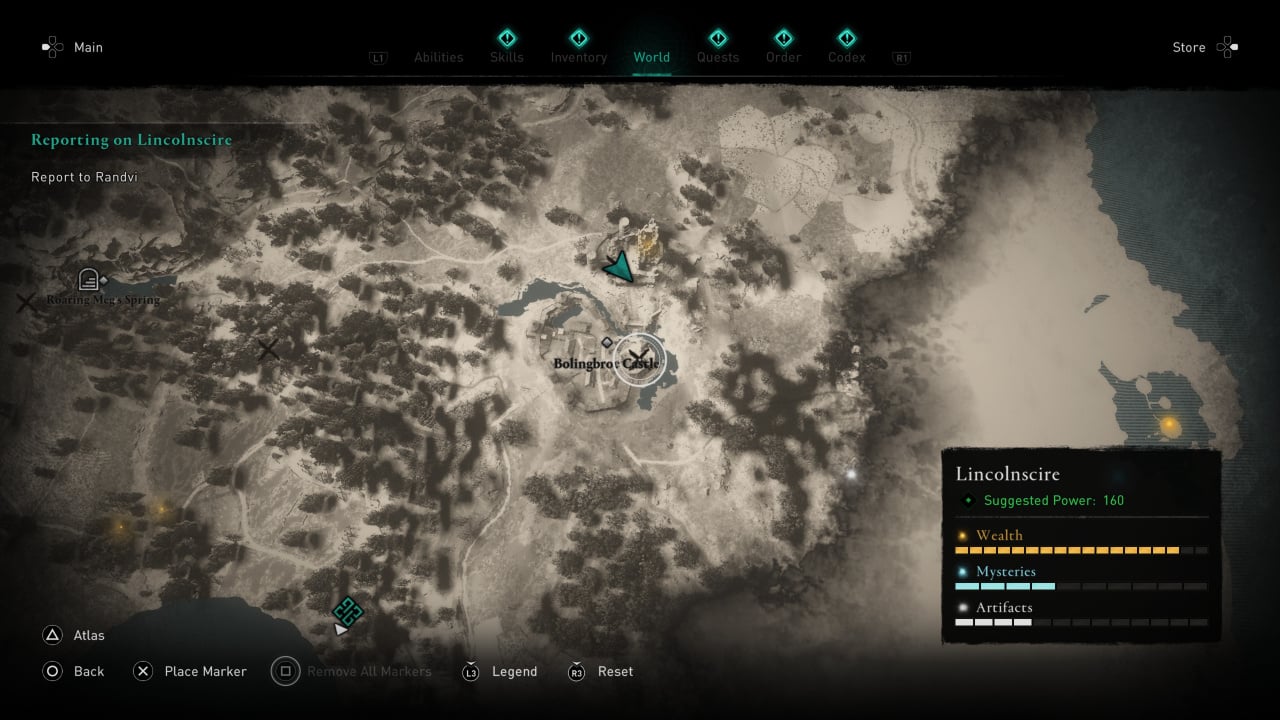Return to the Main menu
The height and width of the screenshot is (720, 1280).
point(88,47)
